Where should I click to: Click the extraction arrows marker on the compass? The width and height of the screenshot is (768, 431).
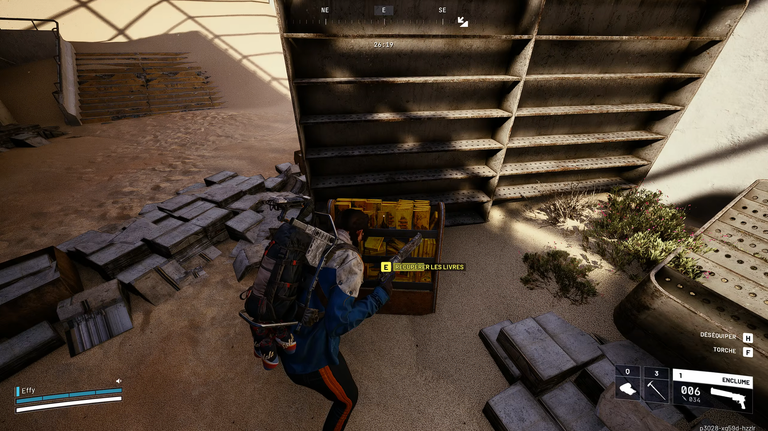[x=462, y=21]
